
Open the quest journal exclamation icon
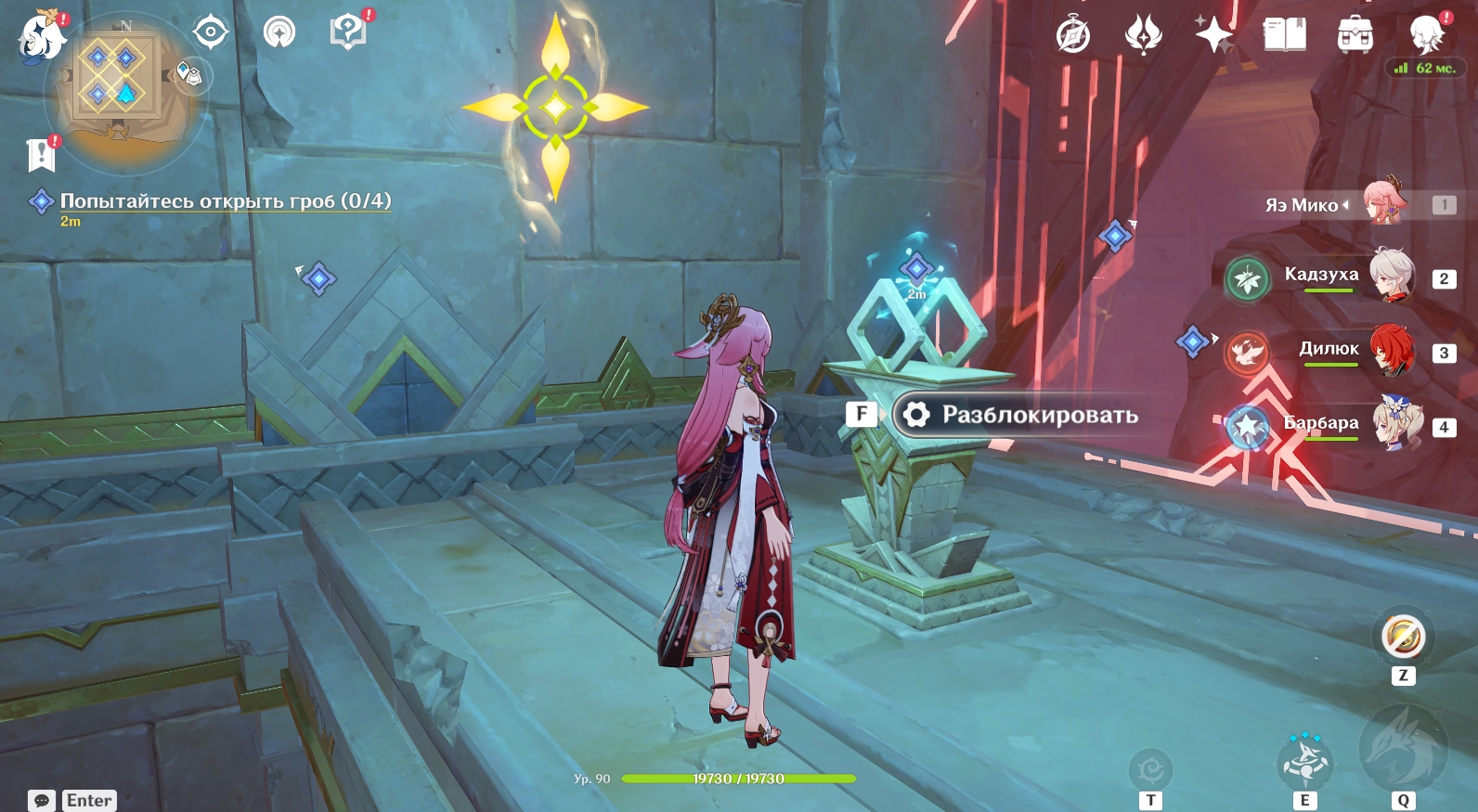point(41,155)
